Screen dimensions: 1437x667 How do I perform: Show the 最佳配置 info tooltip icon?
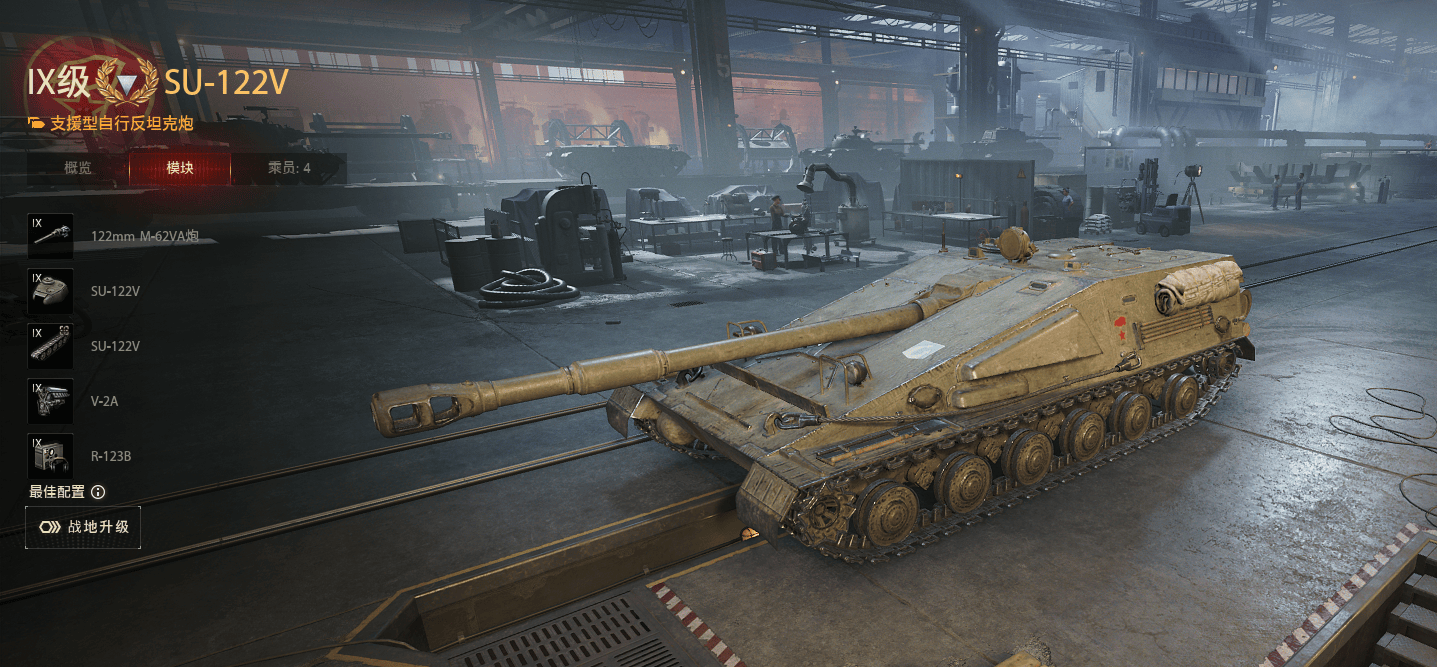[98, 492]
